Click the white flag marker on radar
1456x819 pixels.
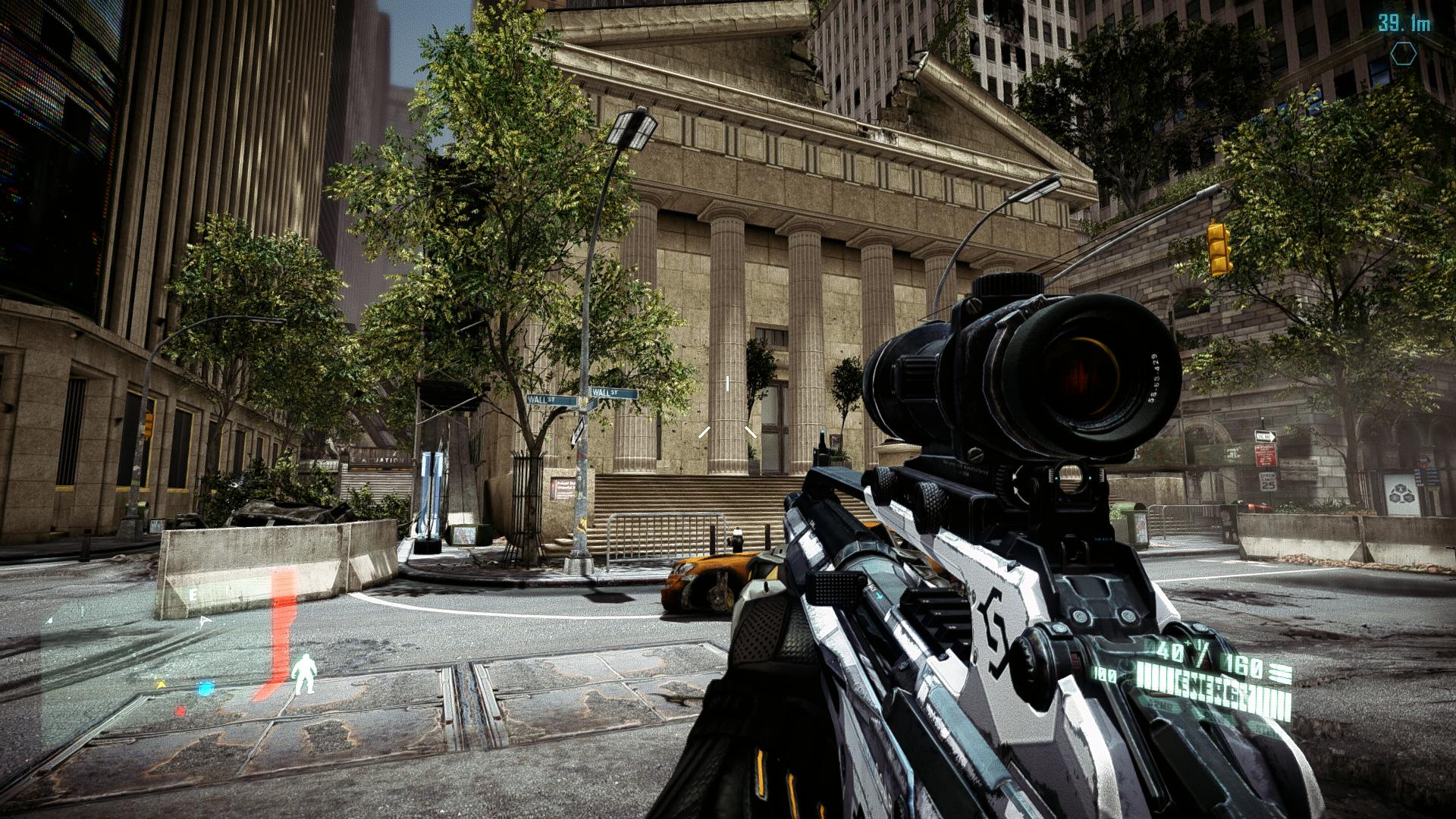pyautogui.click(x=203, y=620)
